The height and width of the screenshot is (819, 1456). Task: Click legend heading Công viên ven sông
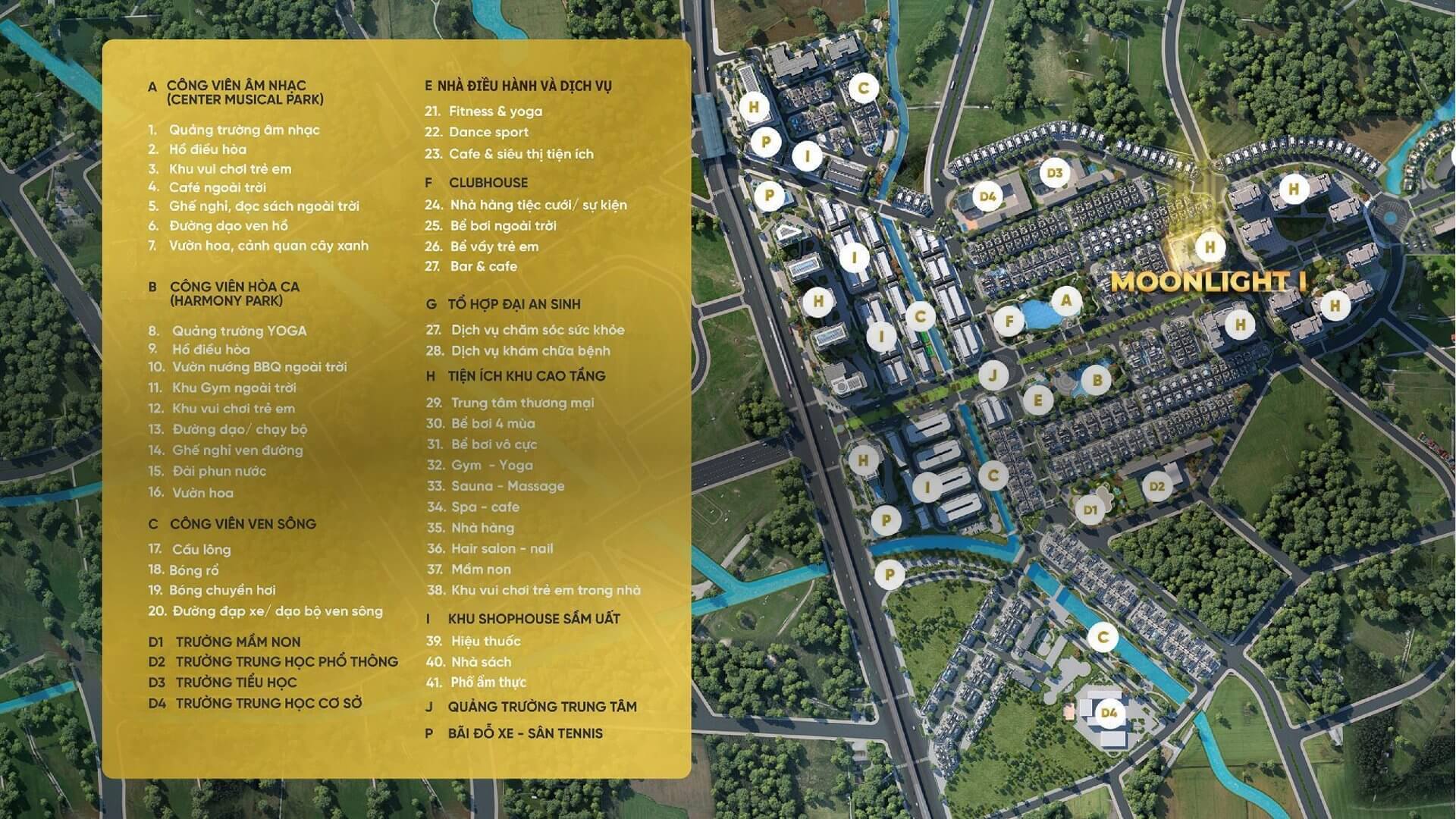point(243,524)
